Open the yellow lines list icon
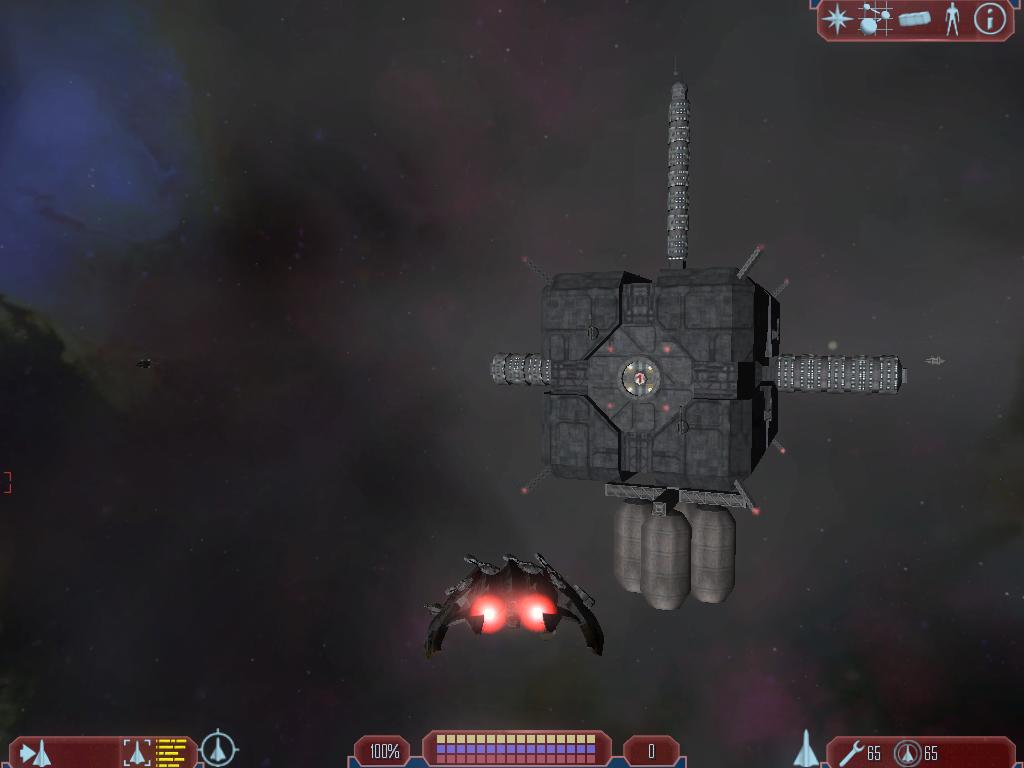This screenshot has width=1024, height=768. coord(172,752)
